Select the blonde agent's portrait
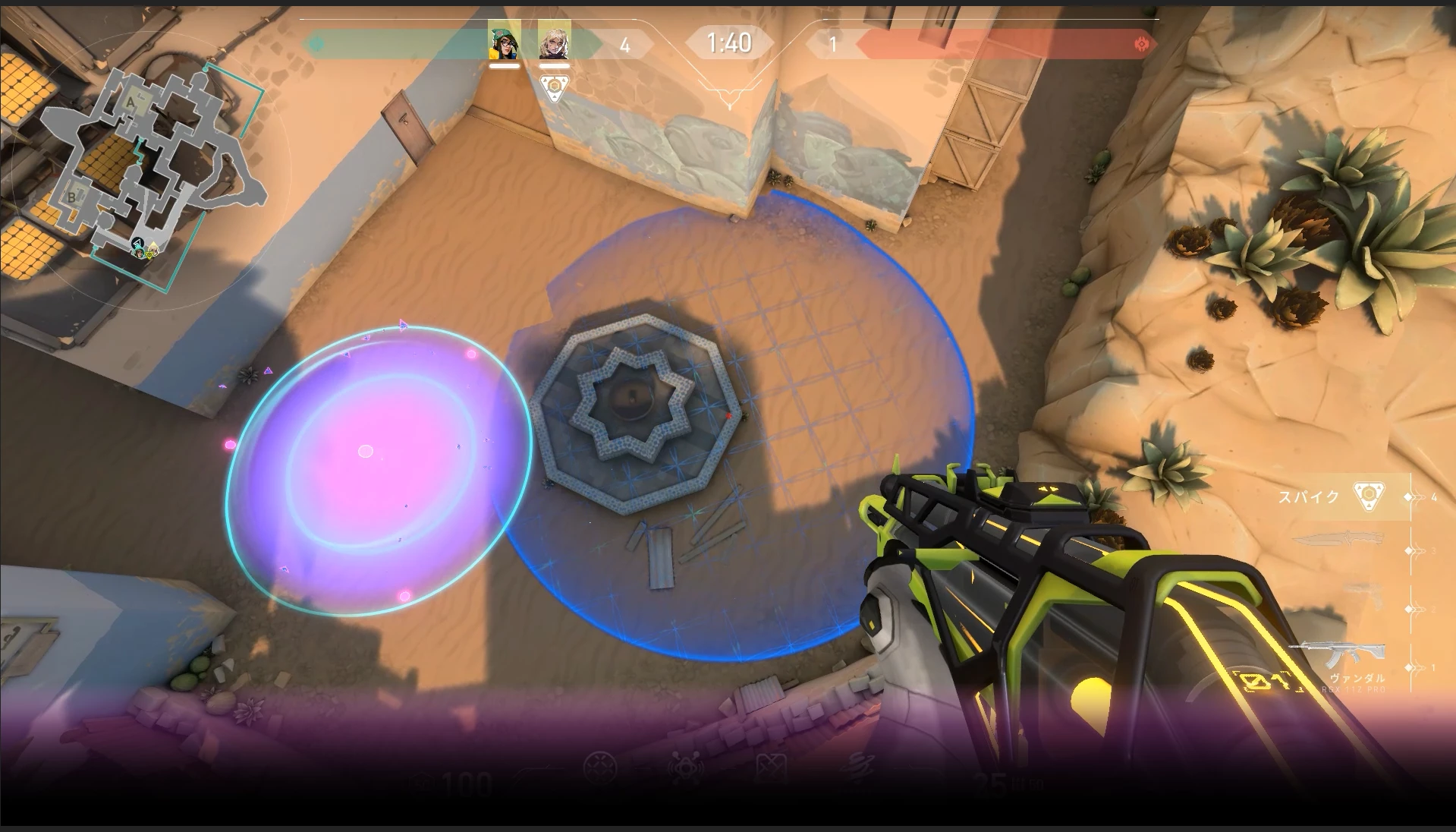 click(554, 41)
